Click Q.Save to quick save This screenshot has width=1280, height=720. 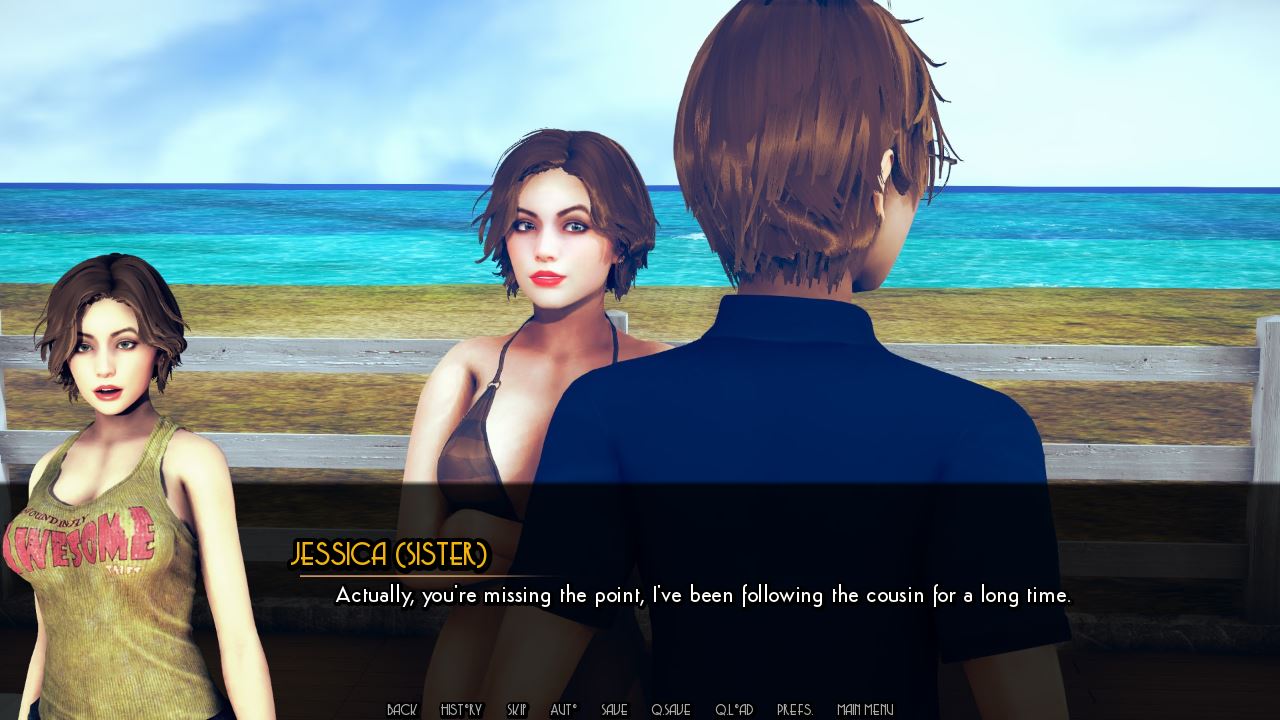click(670, 710)
